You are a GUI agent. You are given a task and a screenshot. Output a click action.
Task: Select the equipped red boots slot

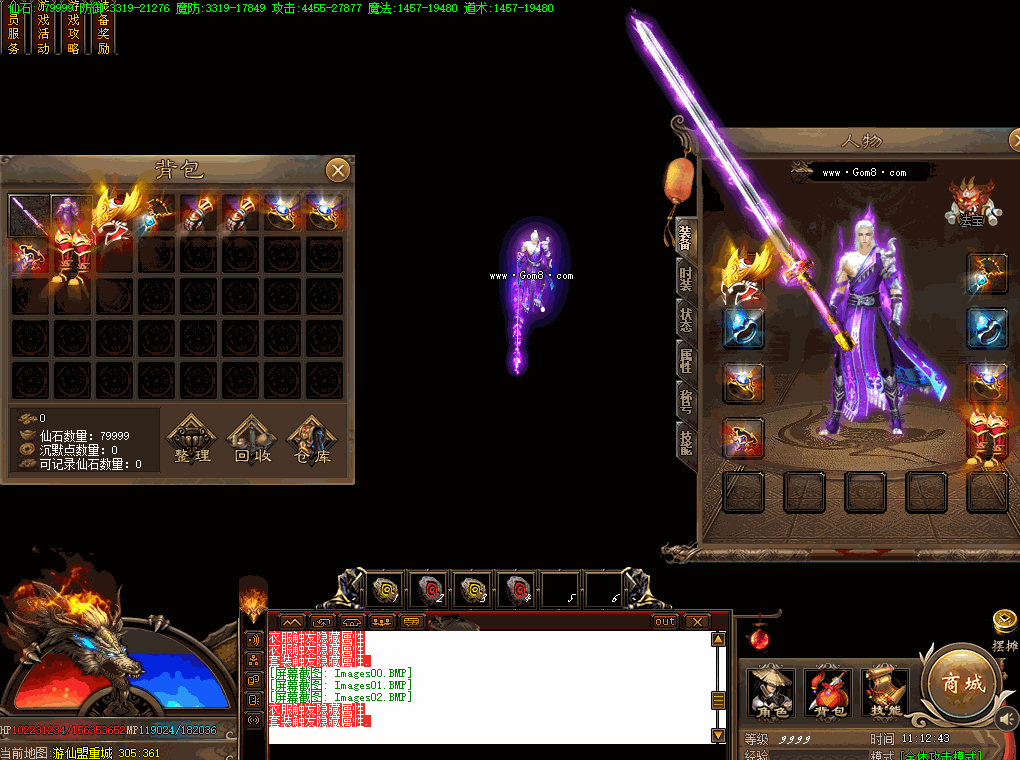[x=988, y=437]
